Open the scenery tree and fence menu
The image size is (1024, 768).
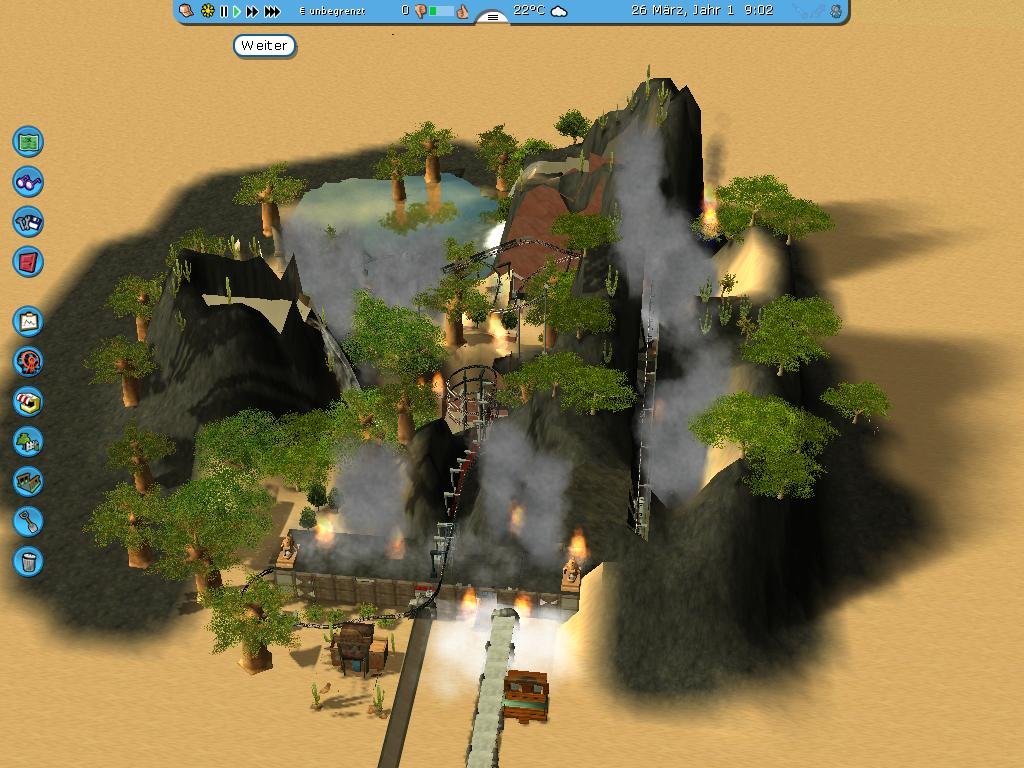pyautogui.click(x=28, y=441)
